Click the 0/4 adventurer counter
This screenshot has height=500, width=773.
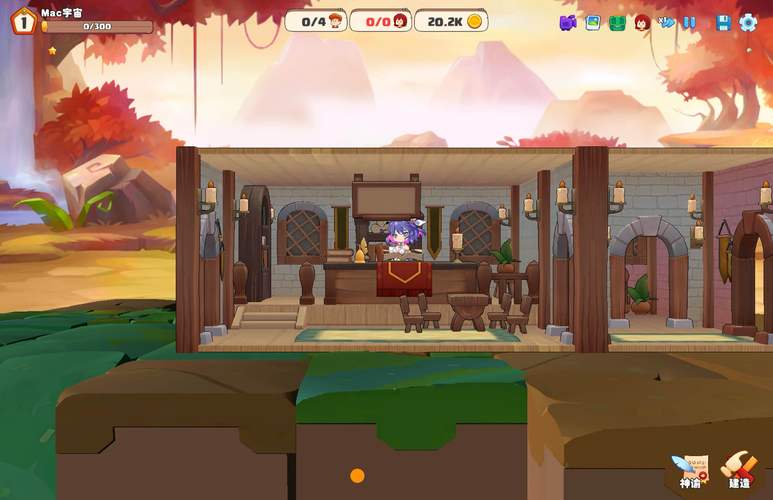[x=316, y=21]
